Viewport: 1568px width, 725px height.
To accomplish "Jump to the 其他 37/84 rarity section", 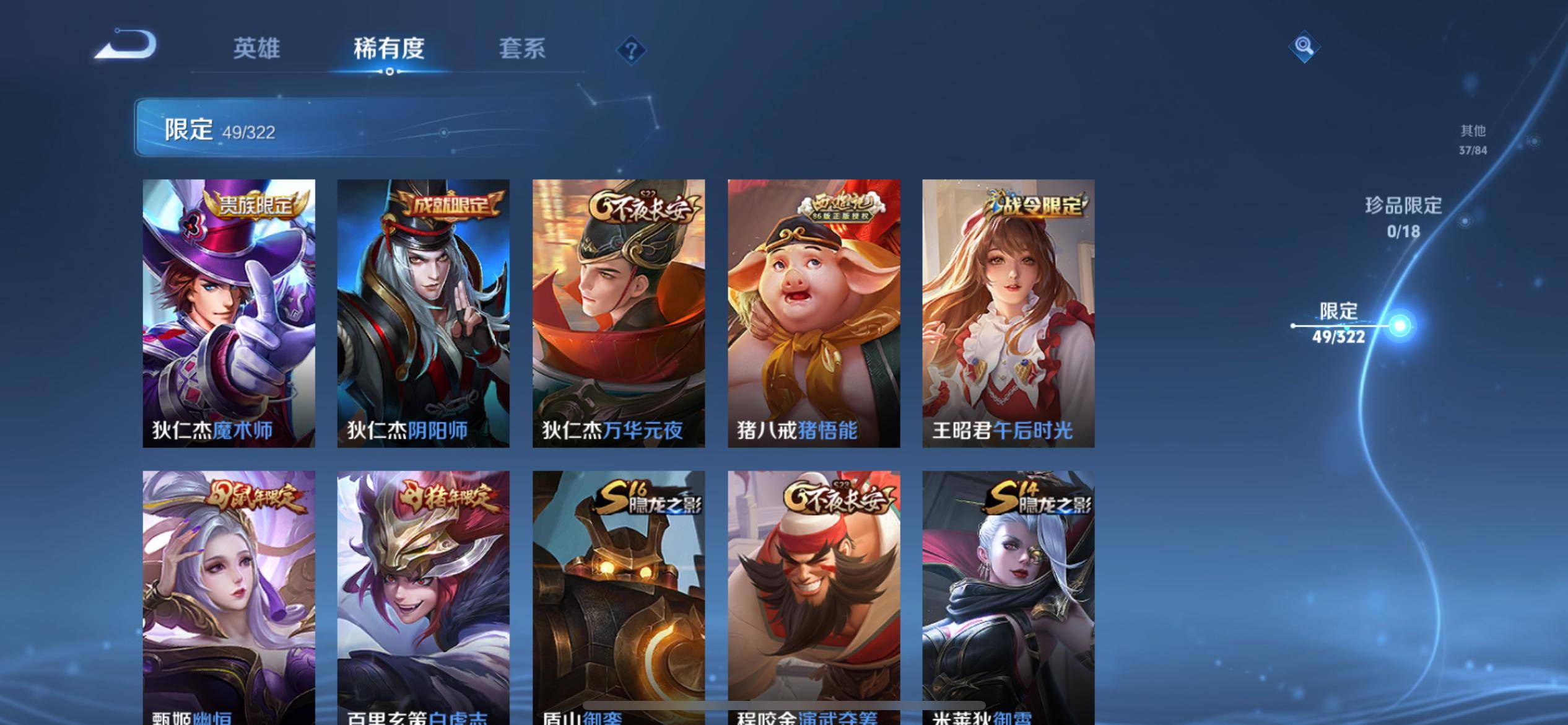I will point(1473,139).
